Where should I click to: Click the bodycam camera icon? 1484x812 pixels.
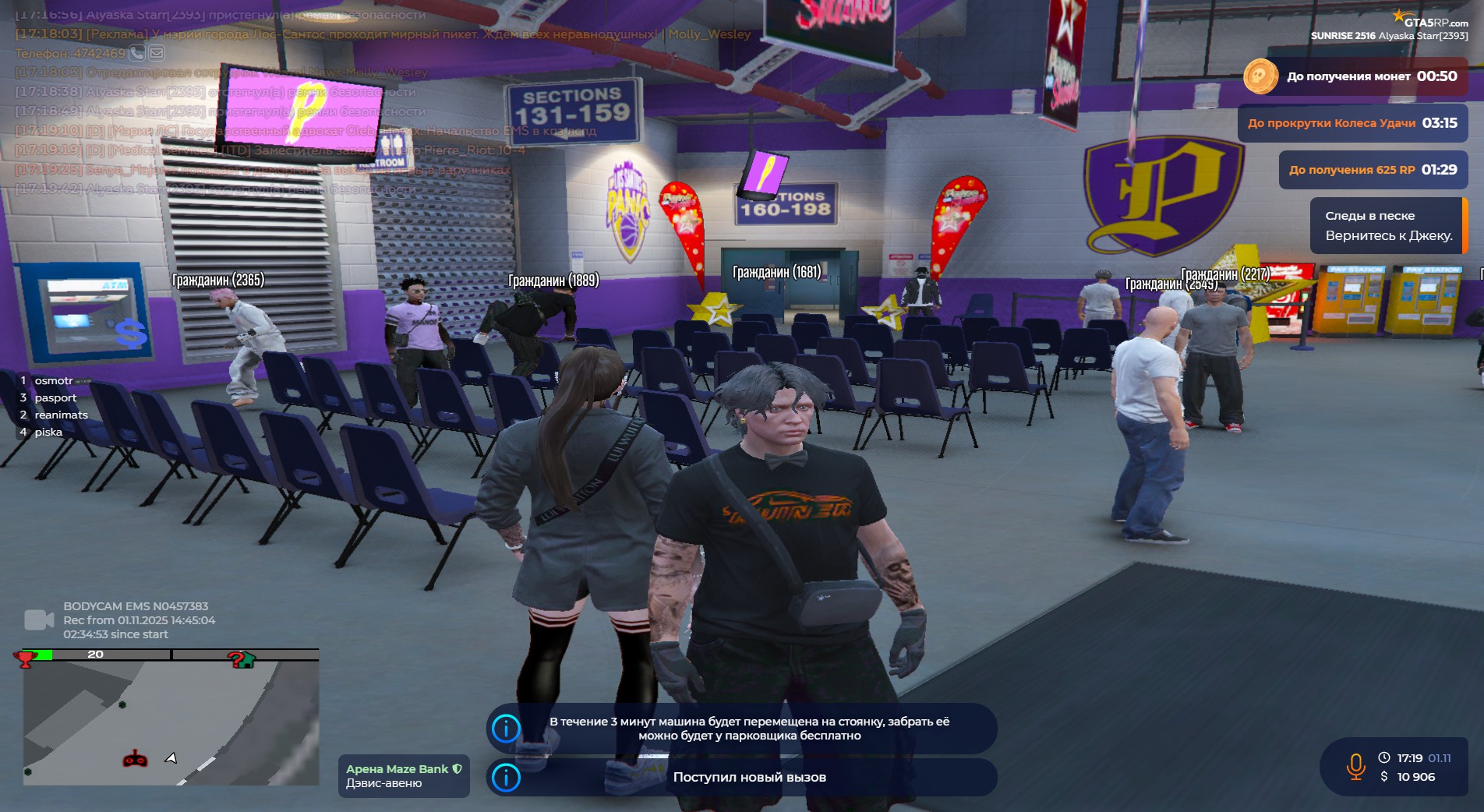38,620
